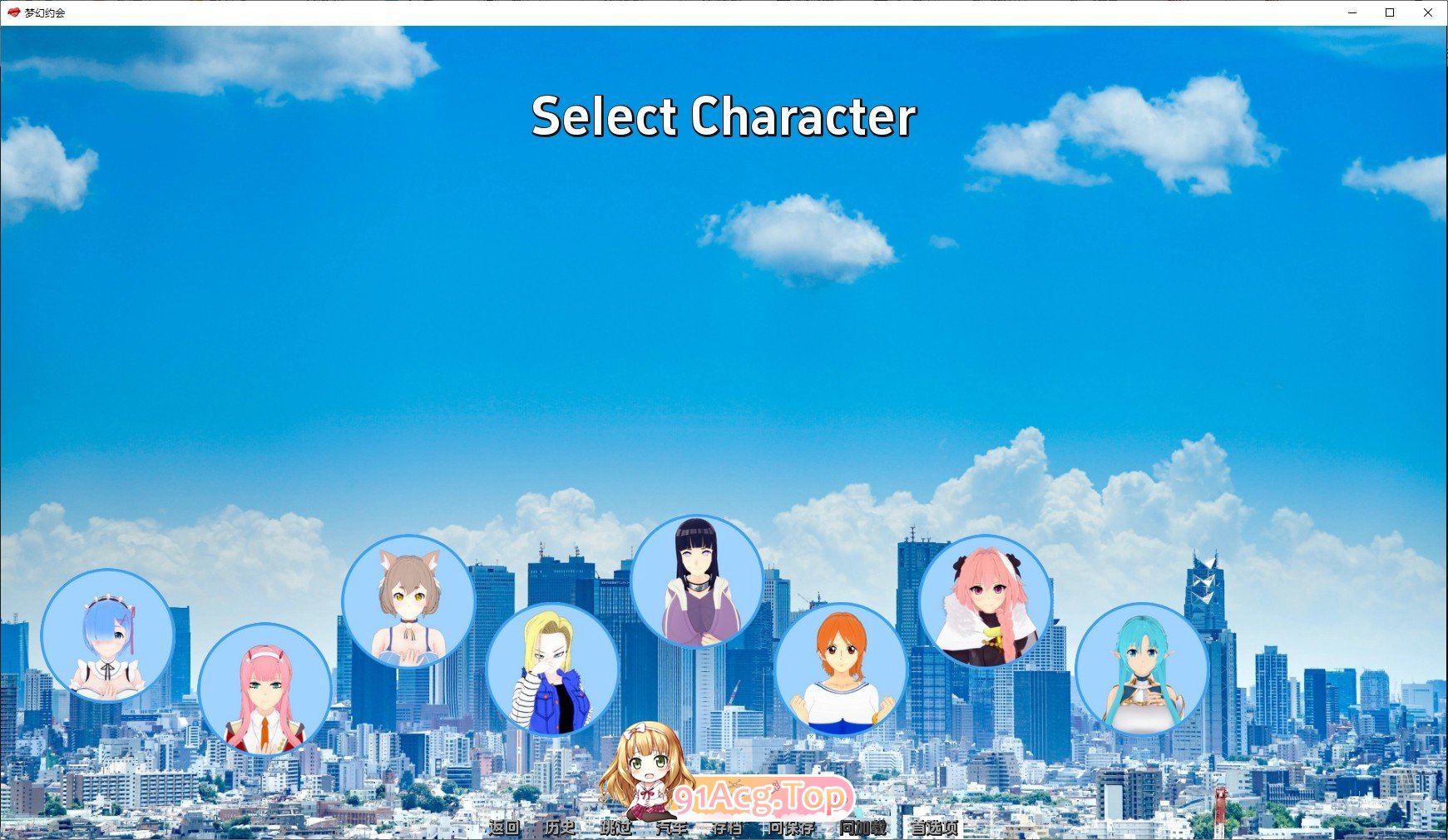This screenshot has height=840, width=1448.
Task: Open the 首选项 preferences menu
Action: pyautogui.click(x=934, y=828)
